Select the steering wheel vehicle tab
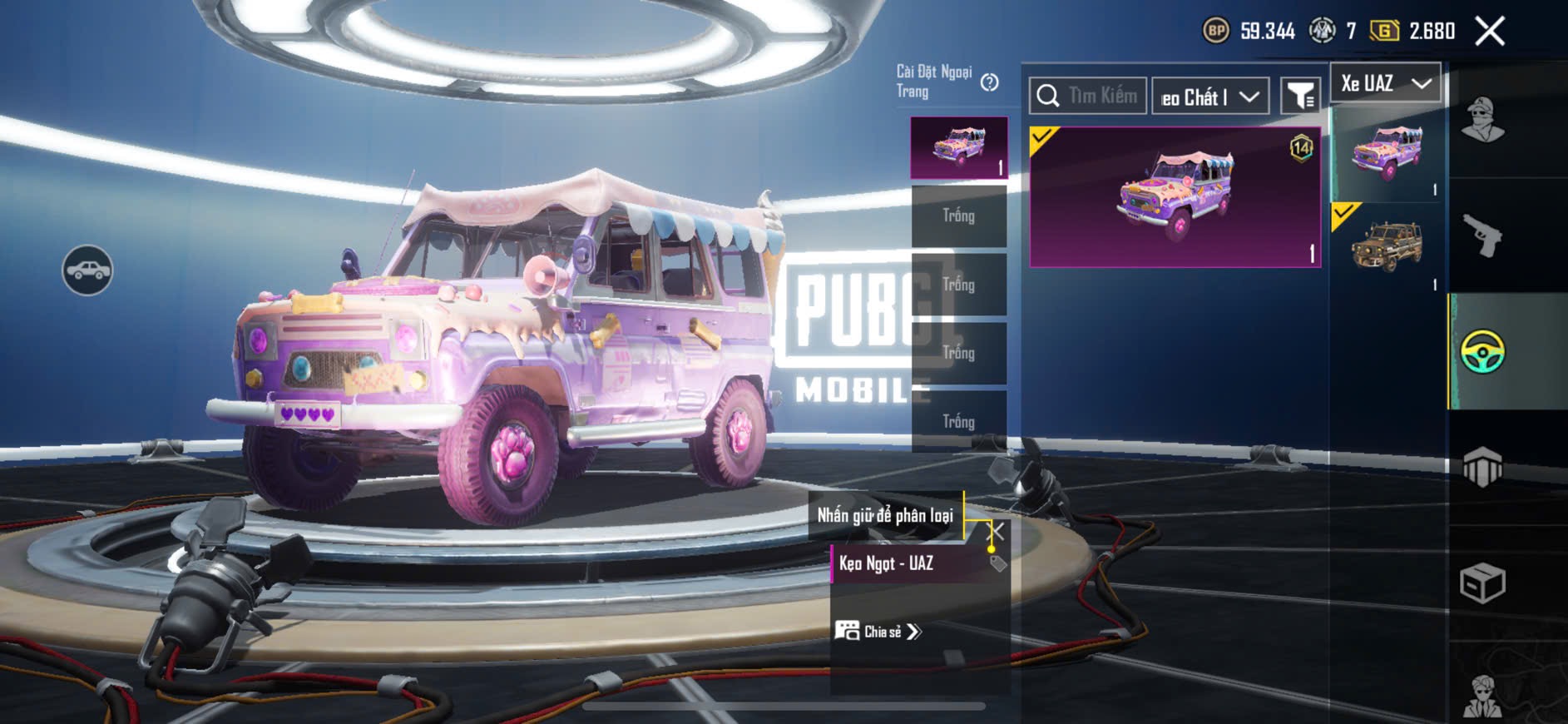The height and width of the screenshot is (724, 1568). click(x=1482, y=351)
